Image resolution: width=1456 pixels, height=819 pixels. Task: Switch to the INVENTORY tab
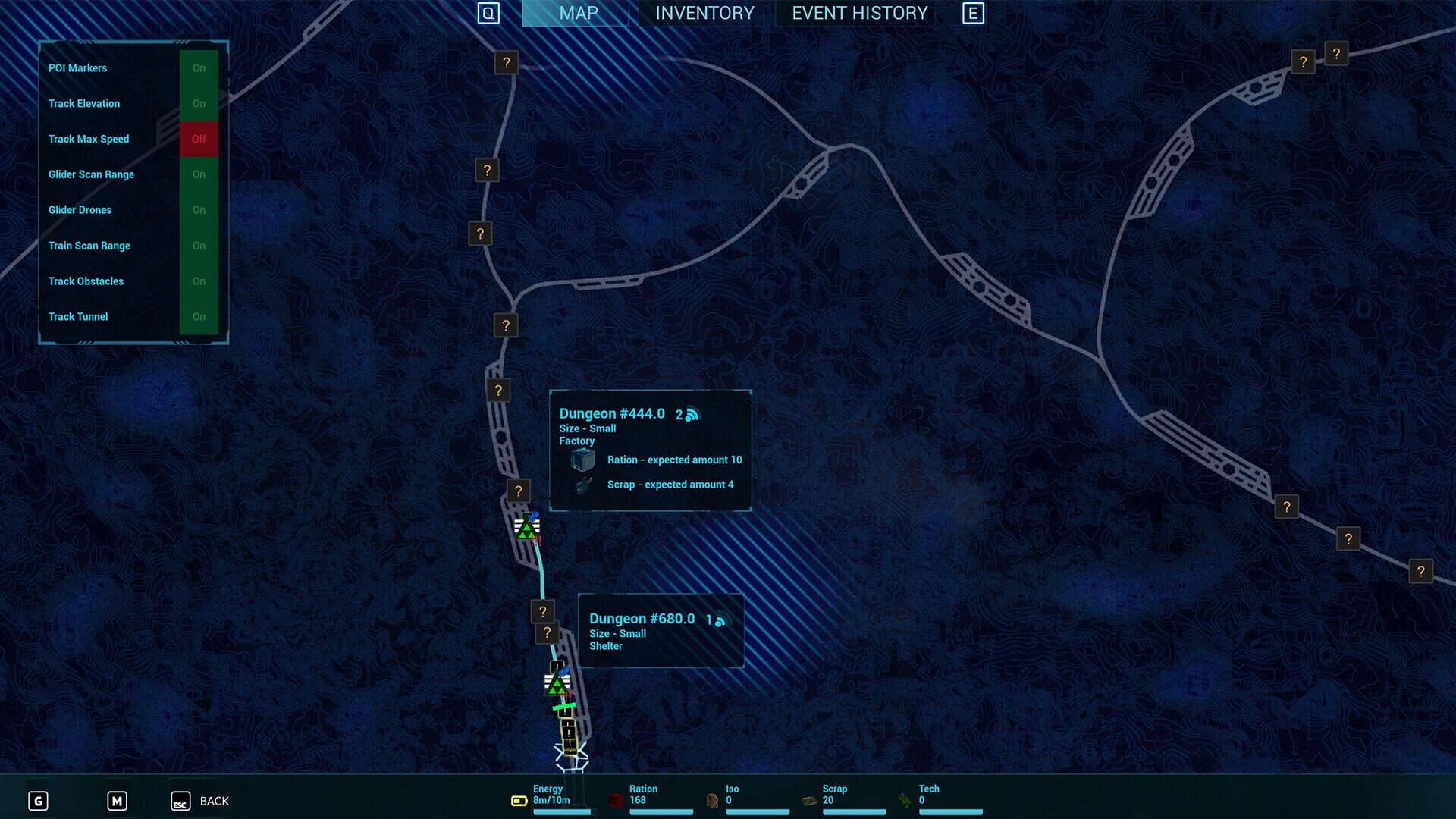(x=705, y=13)
